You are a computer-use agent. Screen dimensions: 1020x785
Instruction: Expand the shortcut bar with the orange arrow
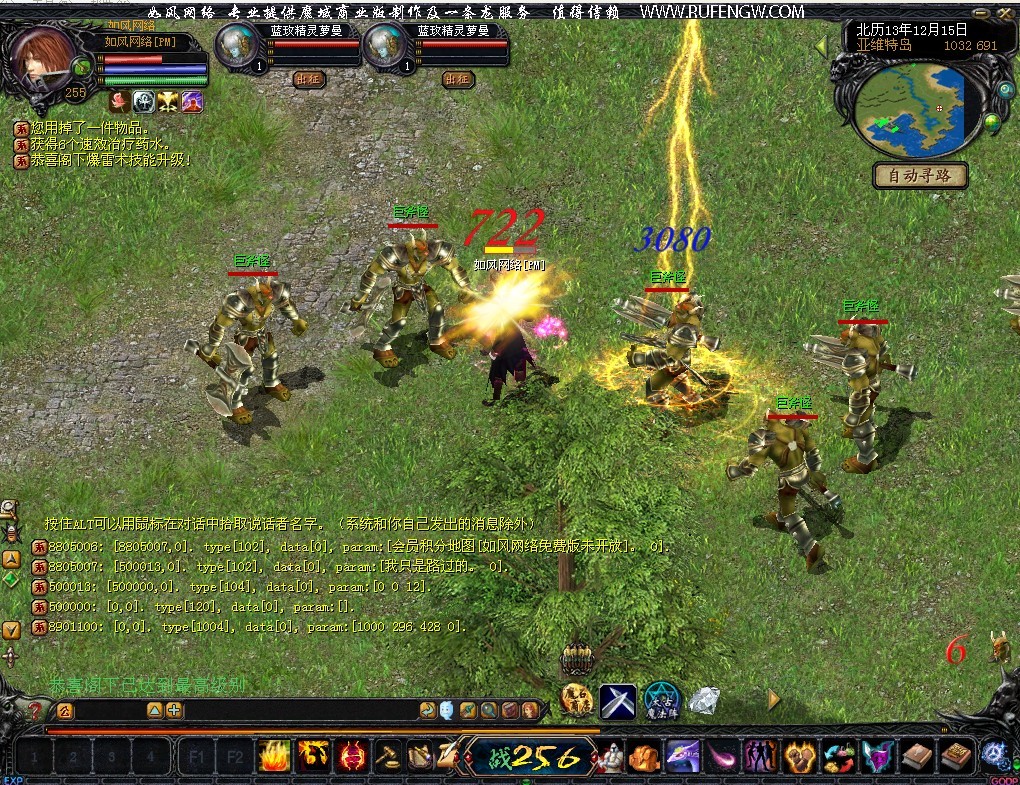point(773,700)
